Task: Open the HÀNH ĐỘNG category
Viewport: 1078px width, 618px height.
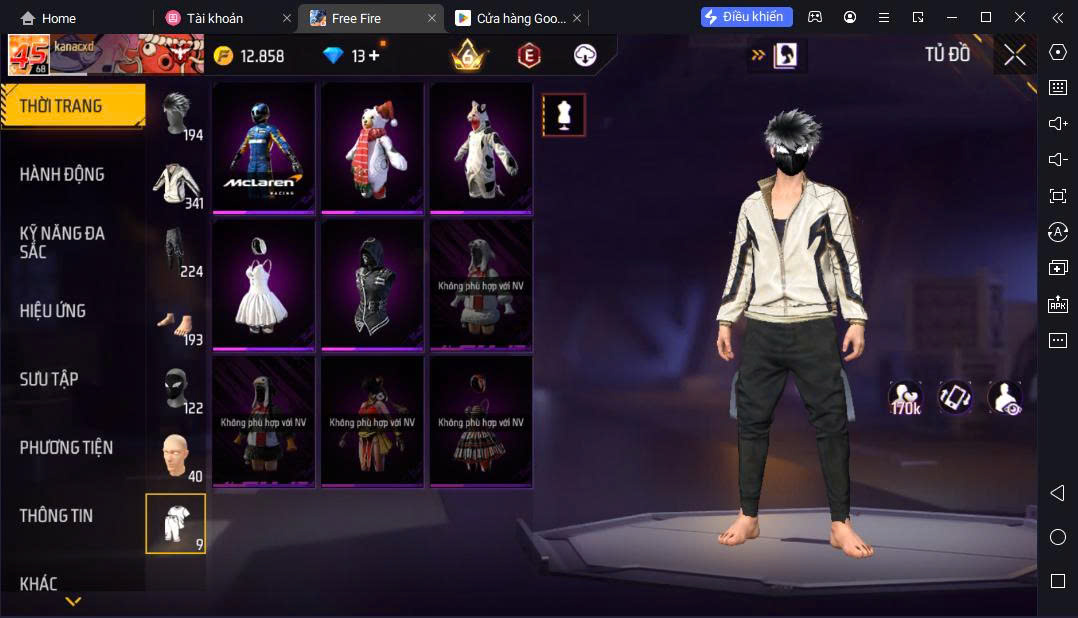Action: (62, 174)
